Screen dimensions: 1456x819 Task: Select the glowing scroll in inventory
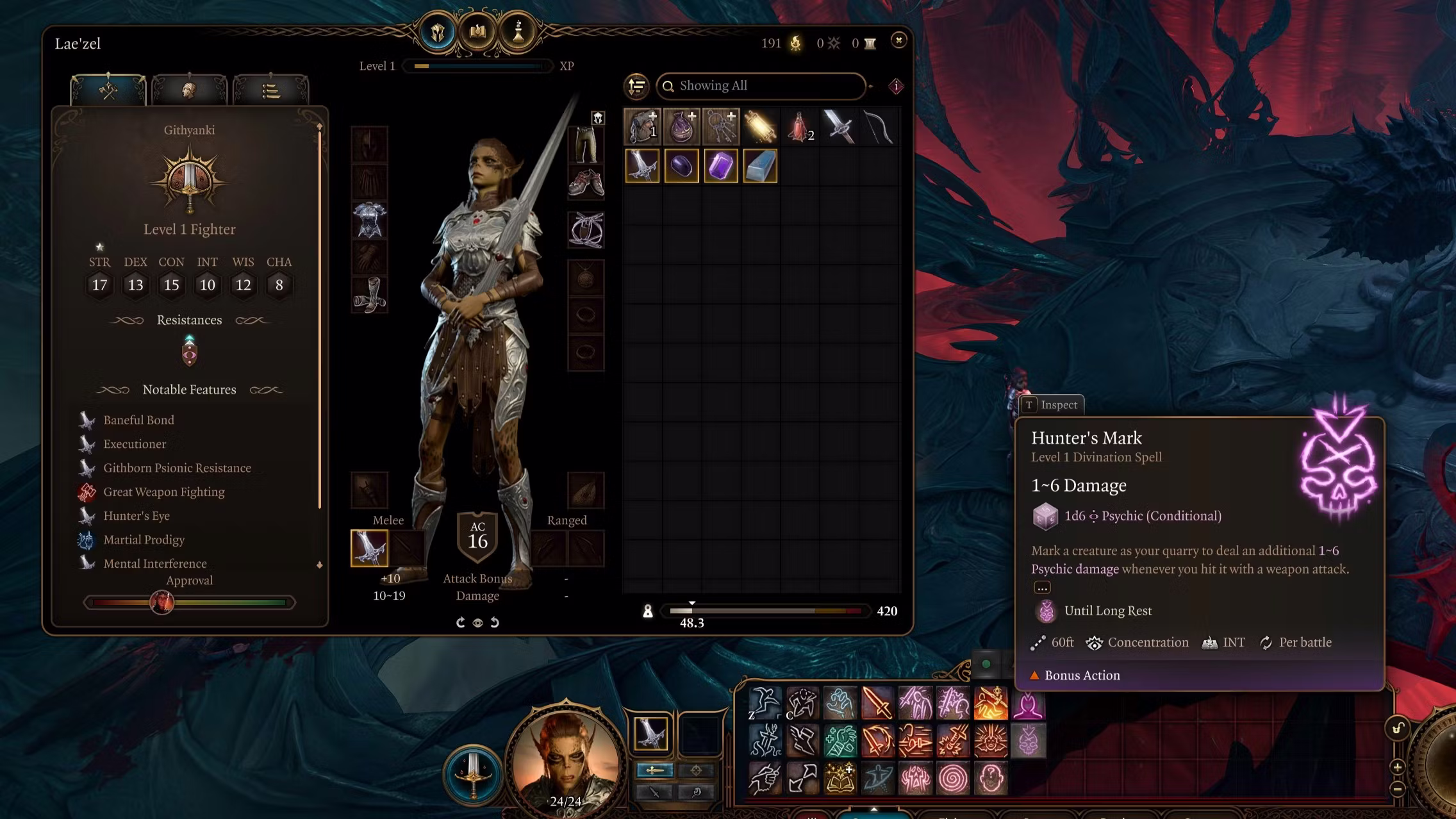click(x=760, y=126)
